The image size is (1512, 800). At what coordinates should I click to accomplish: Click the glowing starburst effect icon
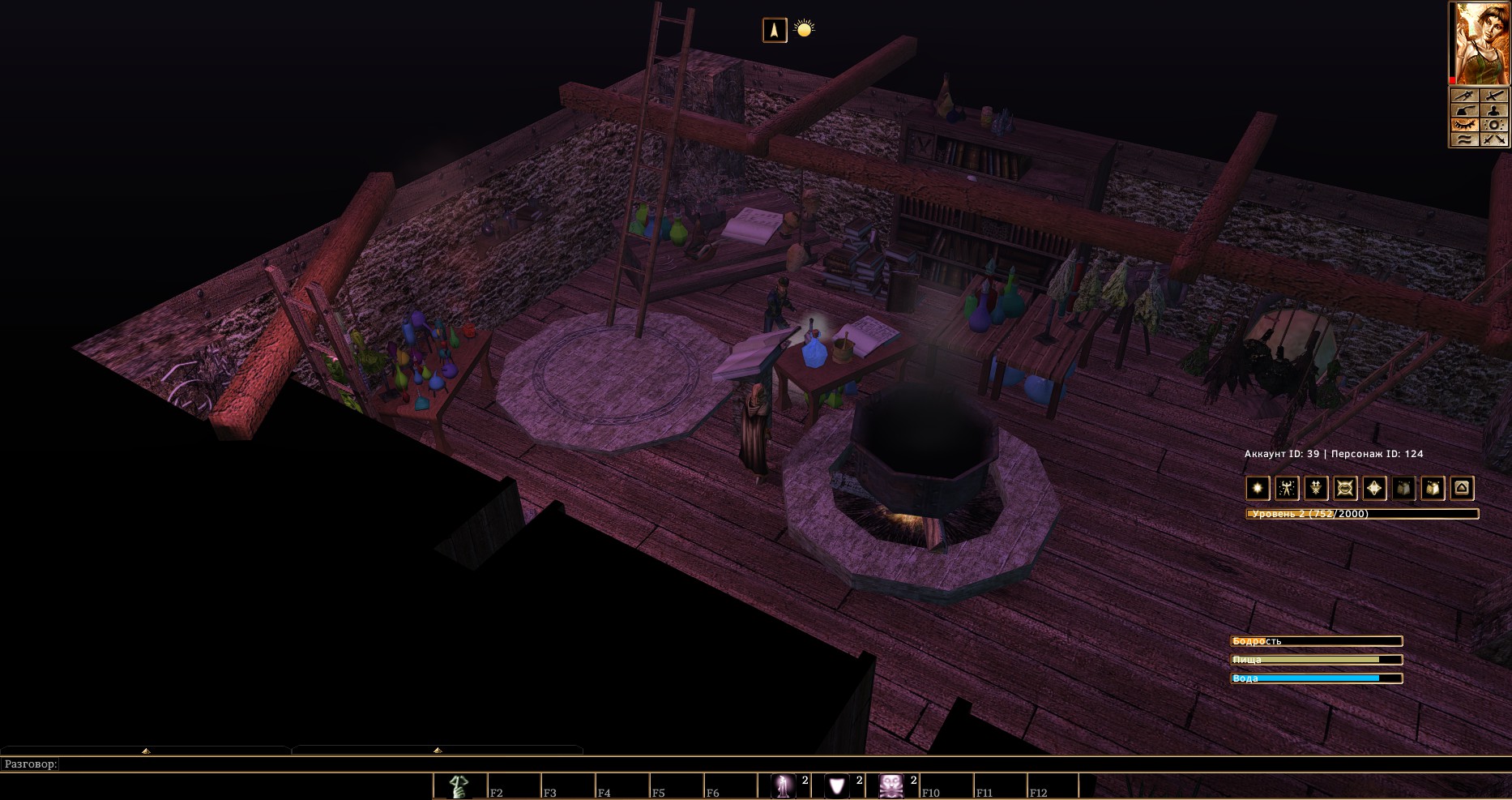coord(1258,488)
